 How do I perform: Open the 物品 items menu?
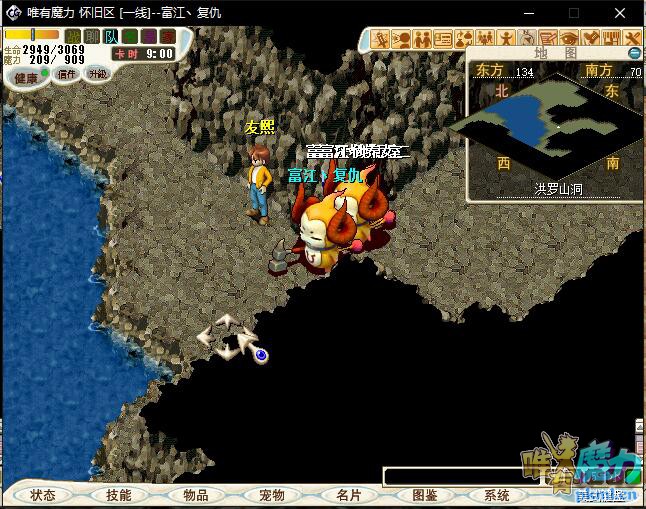coord(196,495)
